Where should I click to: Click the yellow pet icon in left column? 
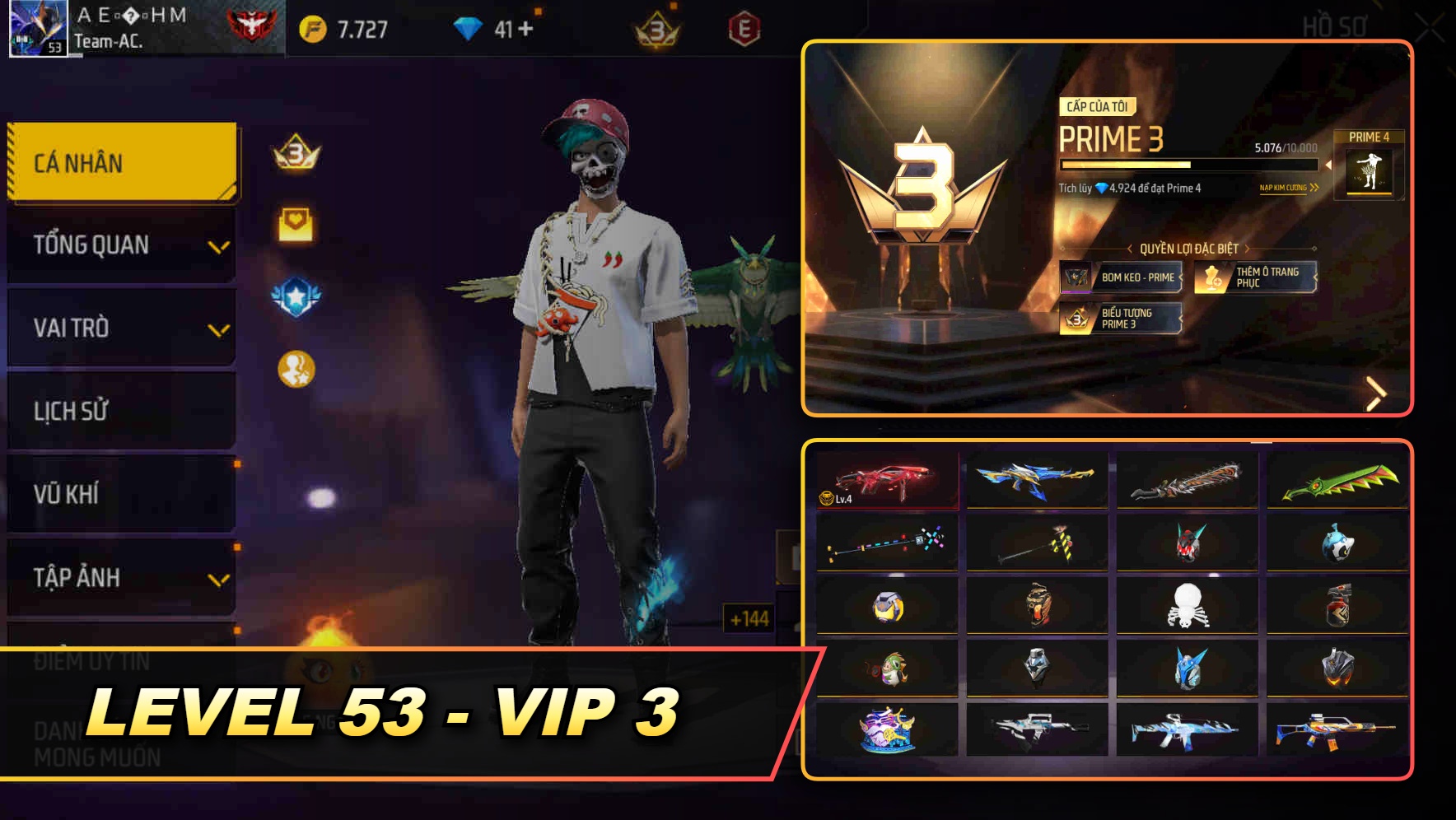293,362
